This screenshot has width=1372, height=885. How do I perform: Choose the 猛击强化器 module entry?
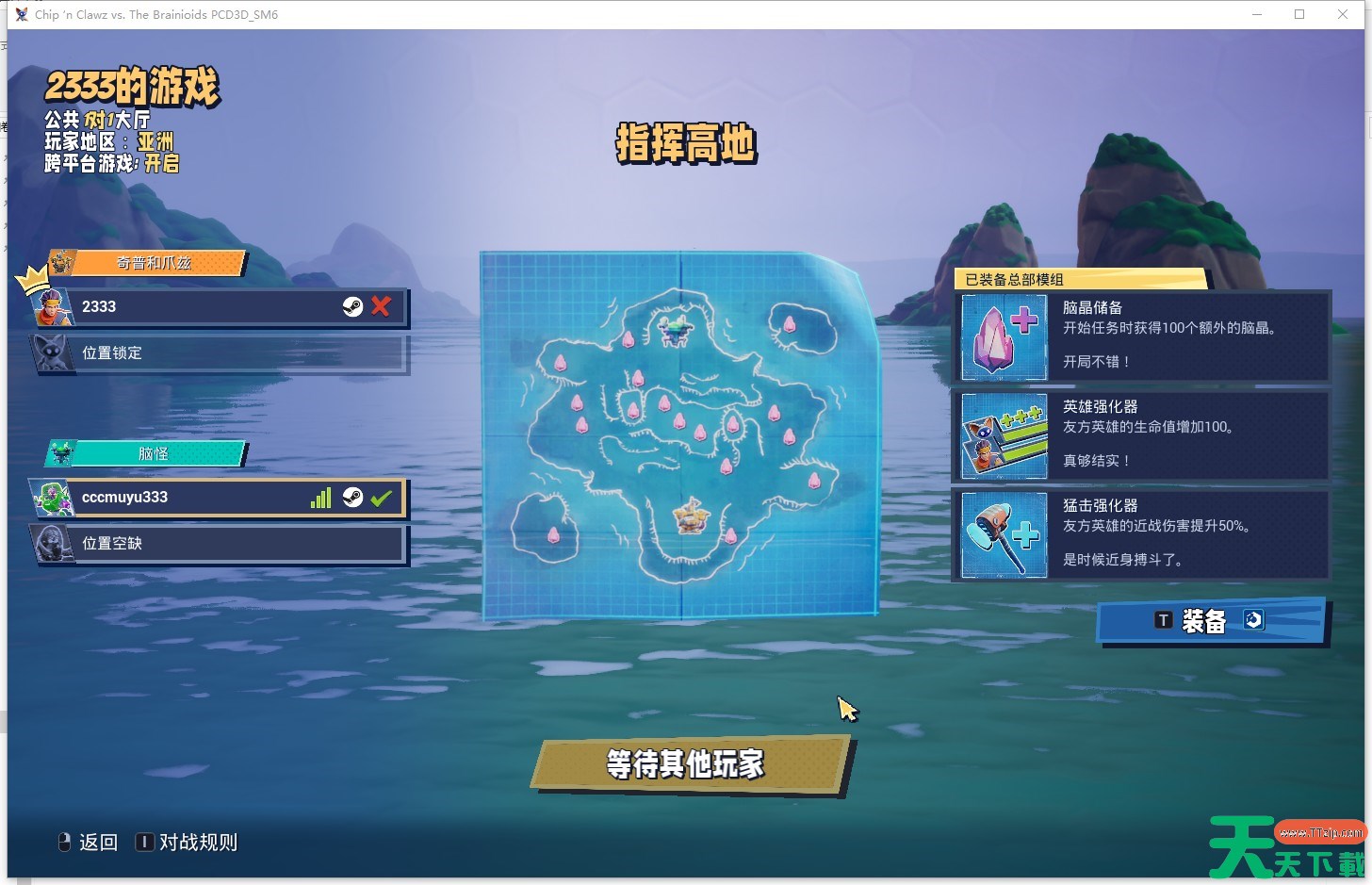(1141, 533)
